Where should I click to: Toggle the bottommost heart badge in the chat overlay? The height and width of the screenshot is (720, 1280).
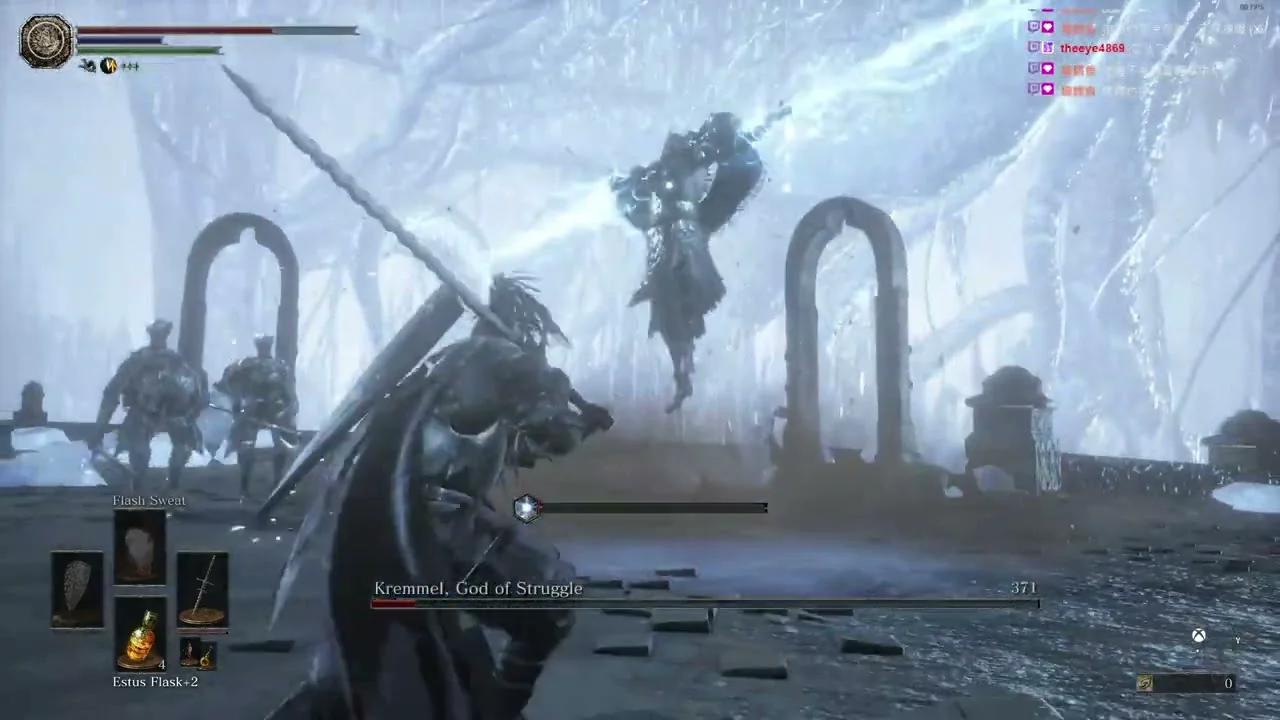(x=1047, y=90)
